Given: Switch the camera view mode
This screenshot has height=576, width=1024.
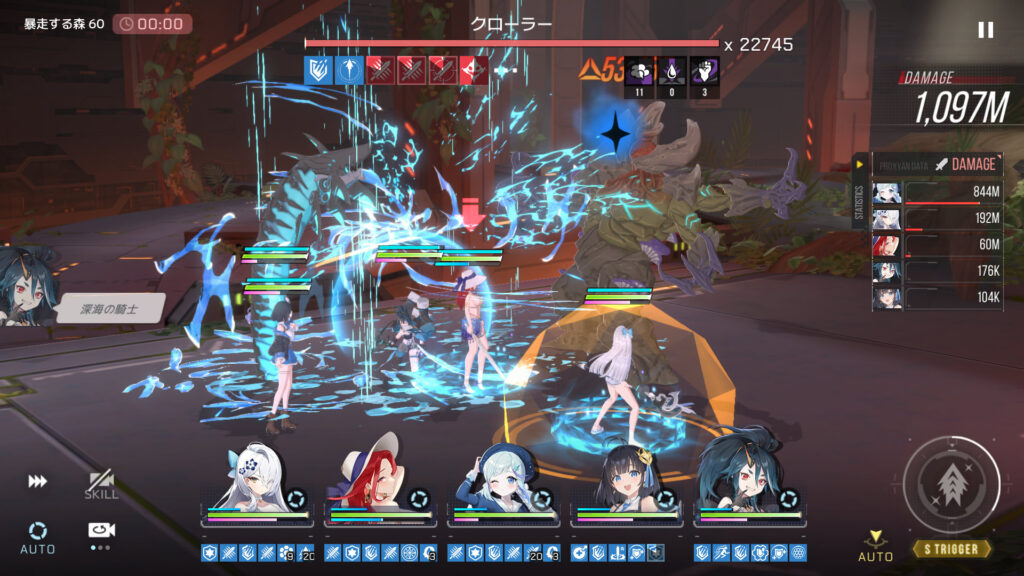Looking at the screenshot, I should tap(100, 532).
